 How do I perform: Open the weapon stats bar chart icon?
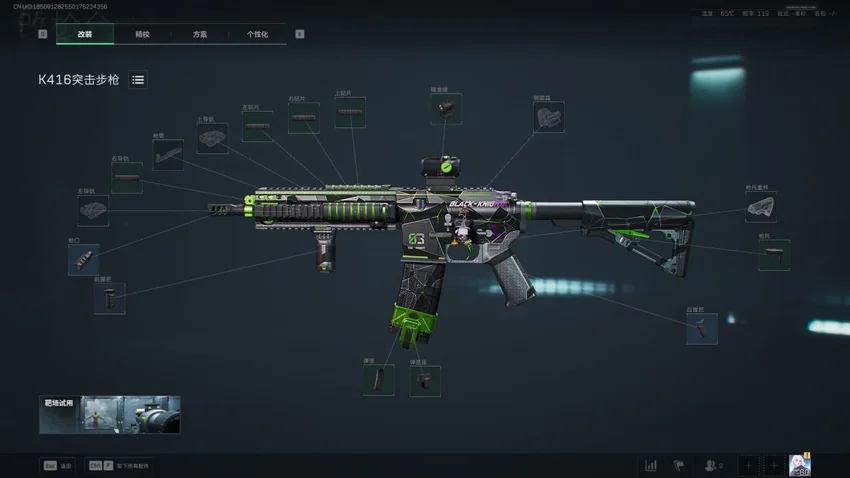pyautogui.click(x=651, y=465)
